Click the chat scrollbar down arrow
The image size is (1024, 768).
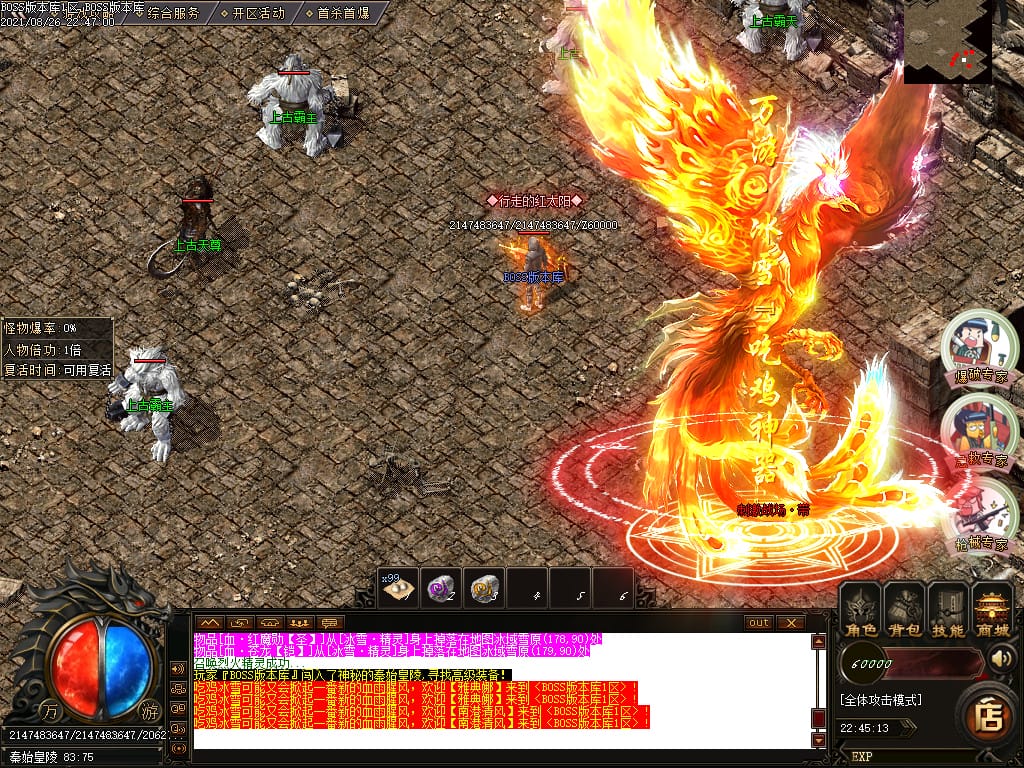point(818,740)
